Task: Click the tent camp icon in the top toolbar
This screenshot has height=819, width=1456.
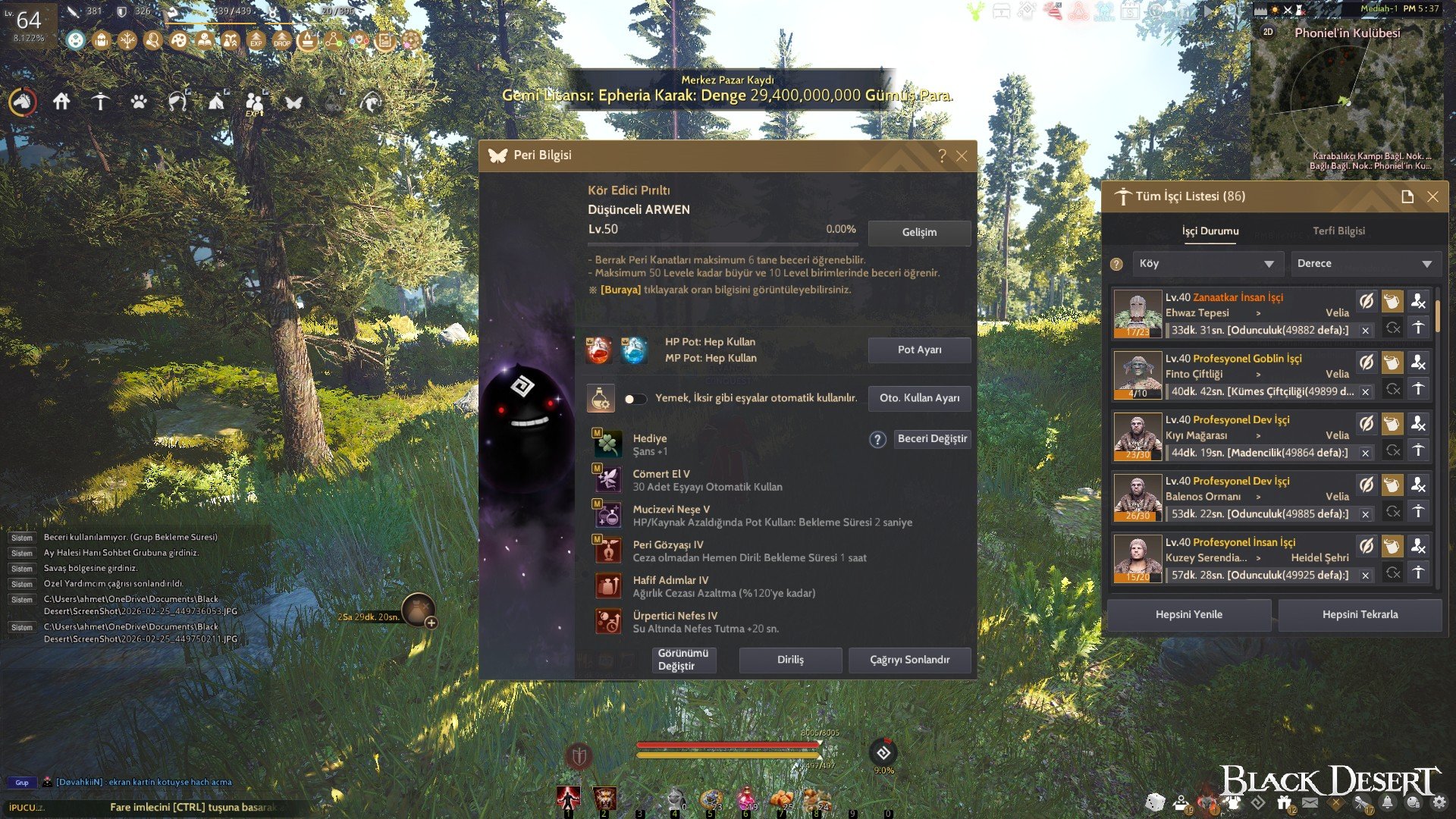Action: [x=217, y=101]
